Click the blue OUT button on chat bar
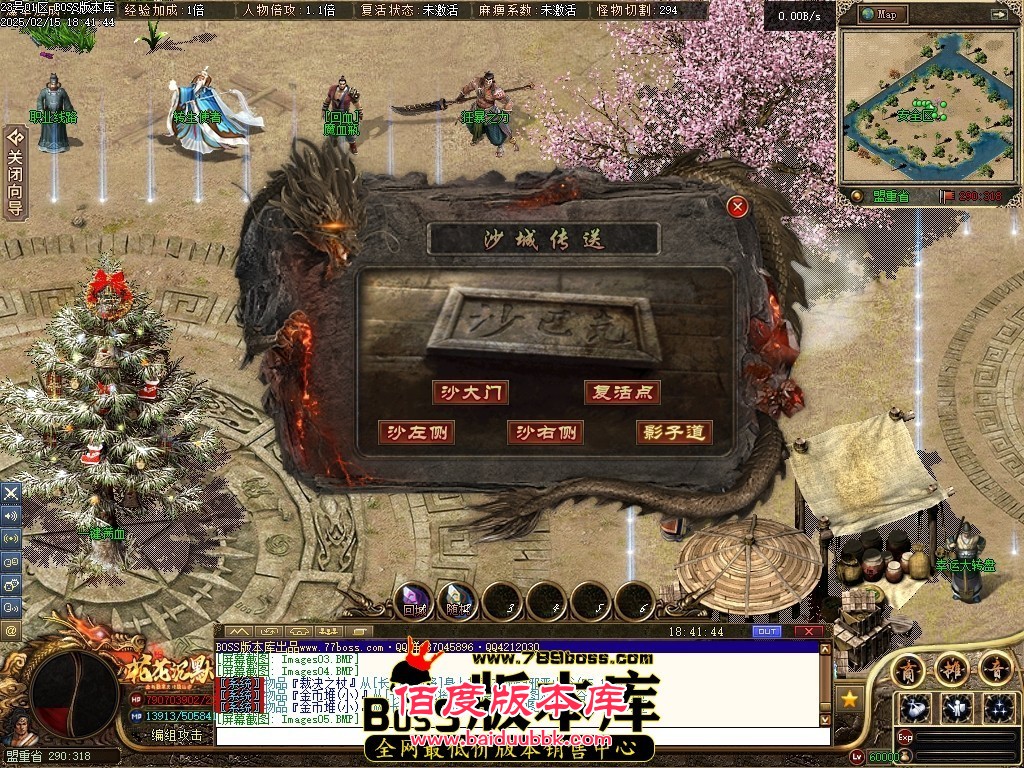Image resolution: width=1024 pixels, height=768 pixels. 767,632
